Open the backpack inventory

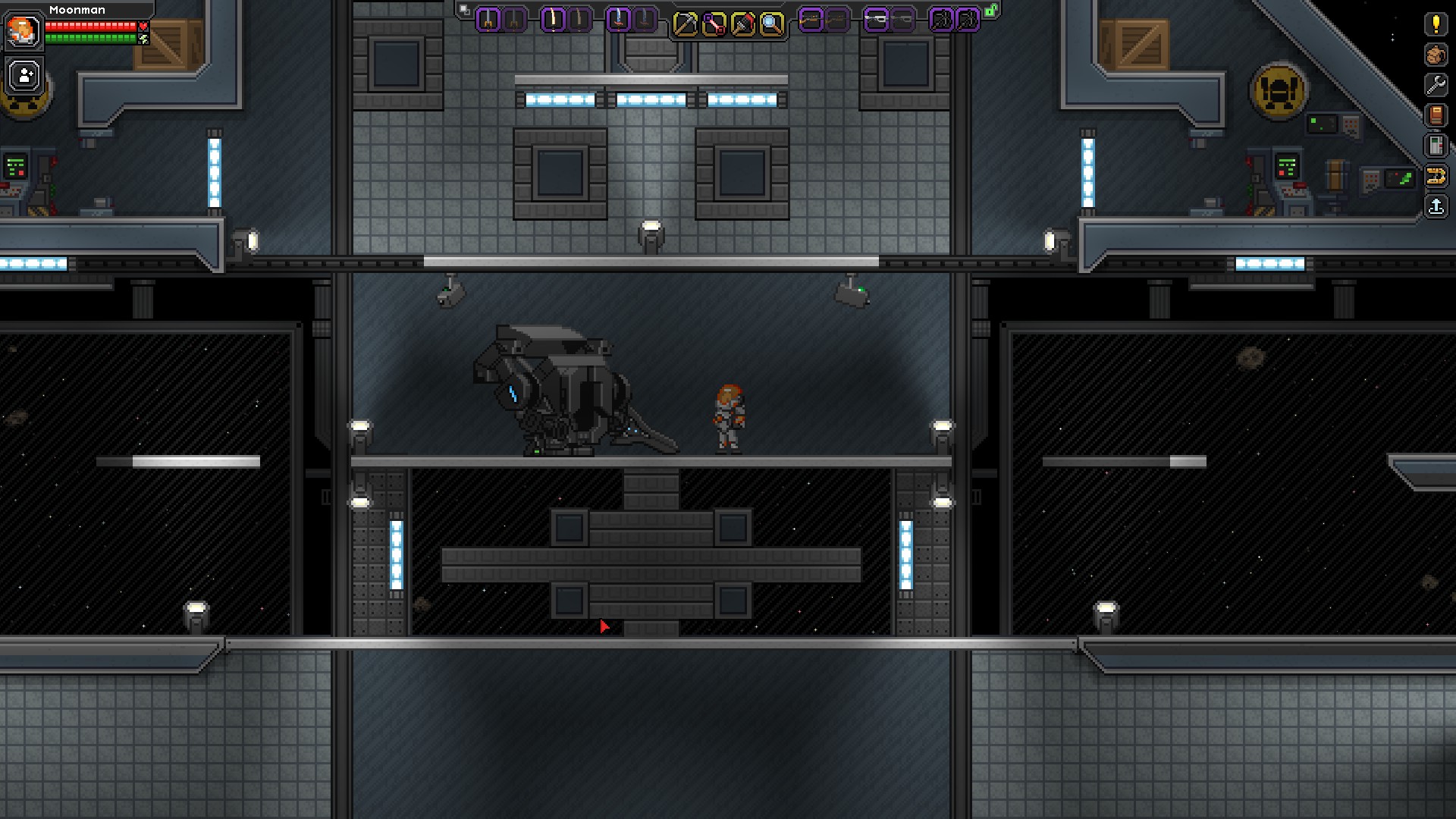click(1436, 55)
